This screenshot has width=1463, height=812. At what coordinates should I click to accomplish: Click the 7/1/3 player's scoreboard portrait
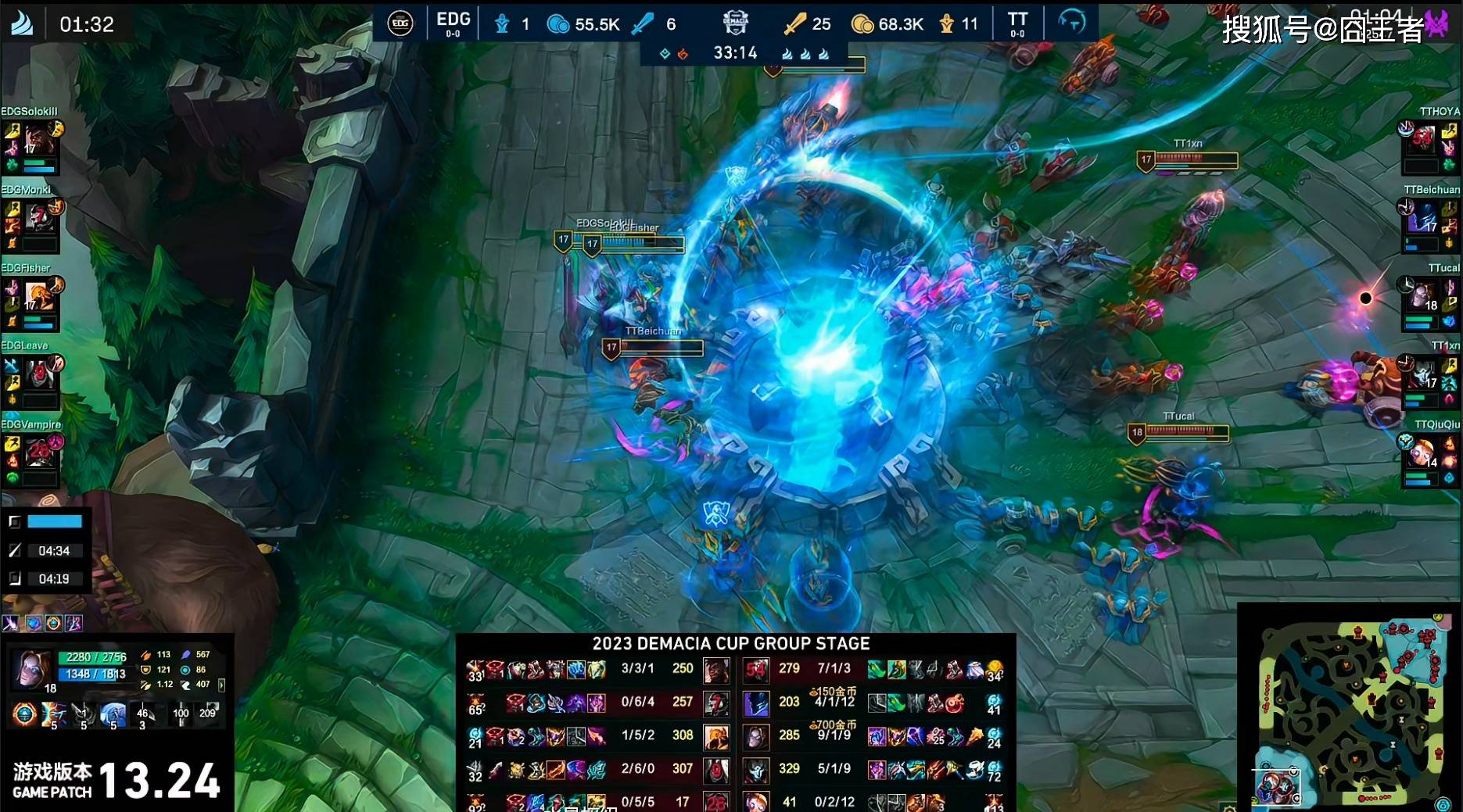click(x=755, y=670)
